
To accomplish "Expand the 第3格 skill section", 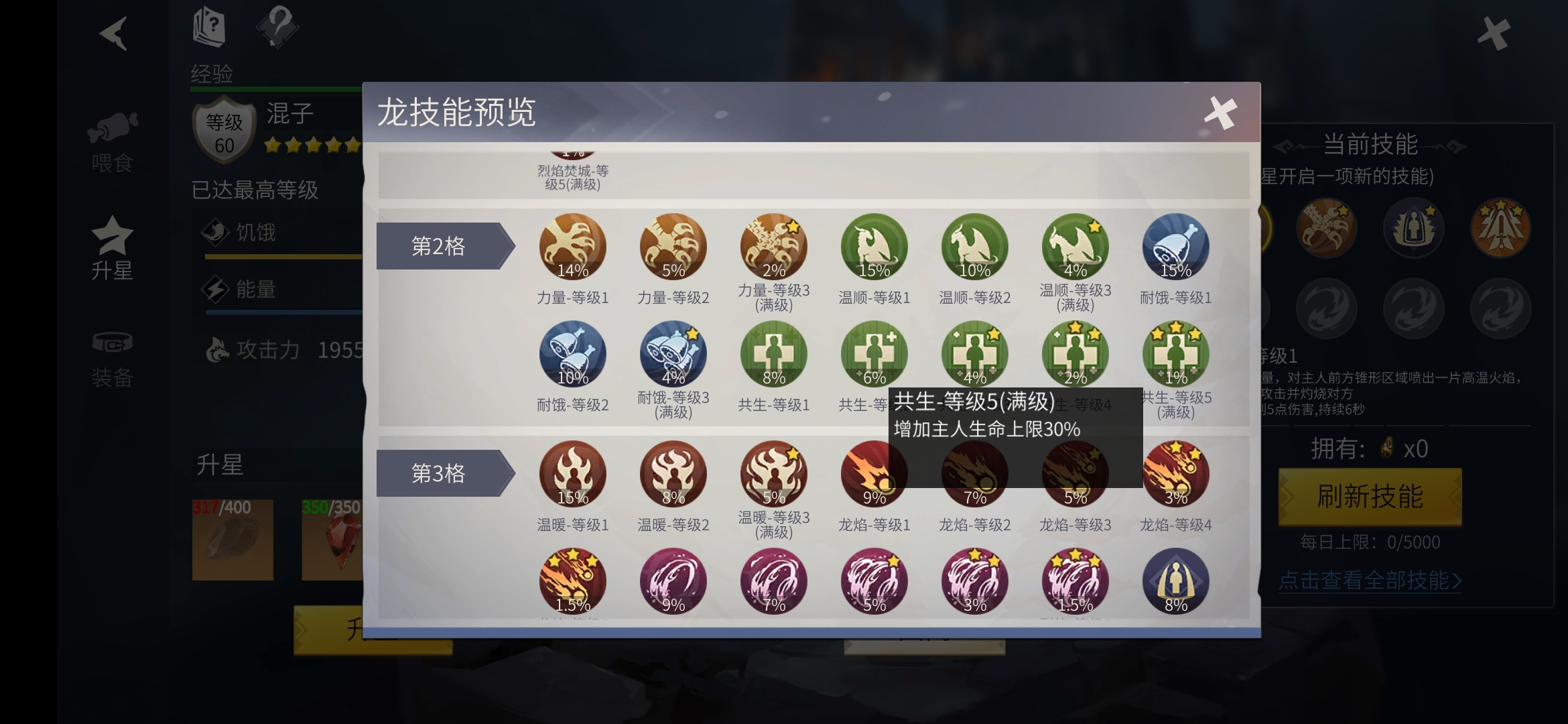I will pos(439,473).
